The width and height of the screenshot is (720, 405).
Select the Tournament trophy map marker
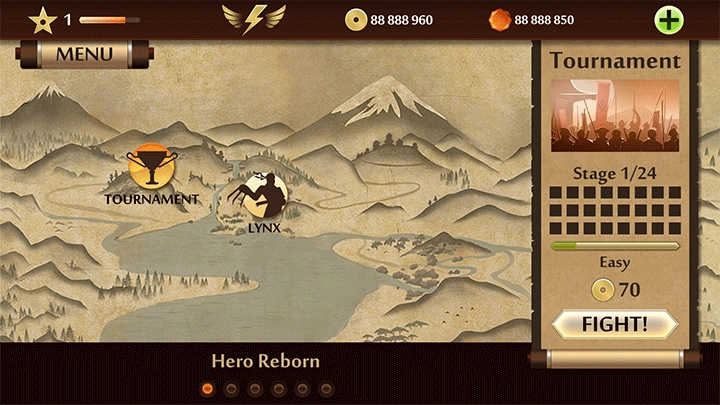click(x=152, y=168)
